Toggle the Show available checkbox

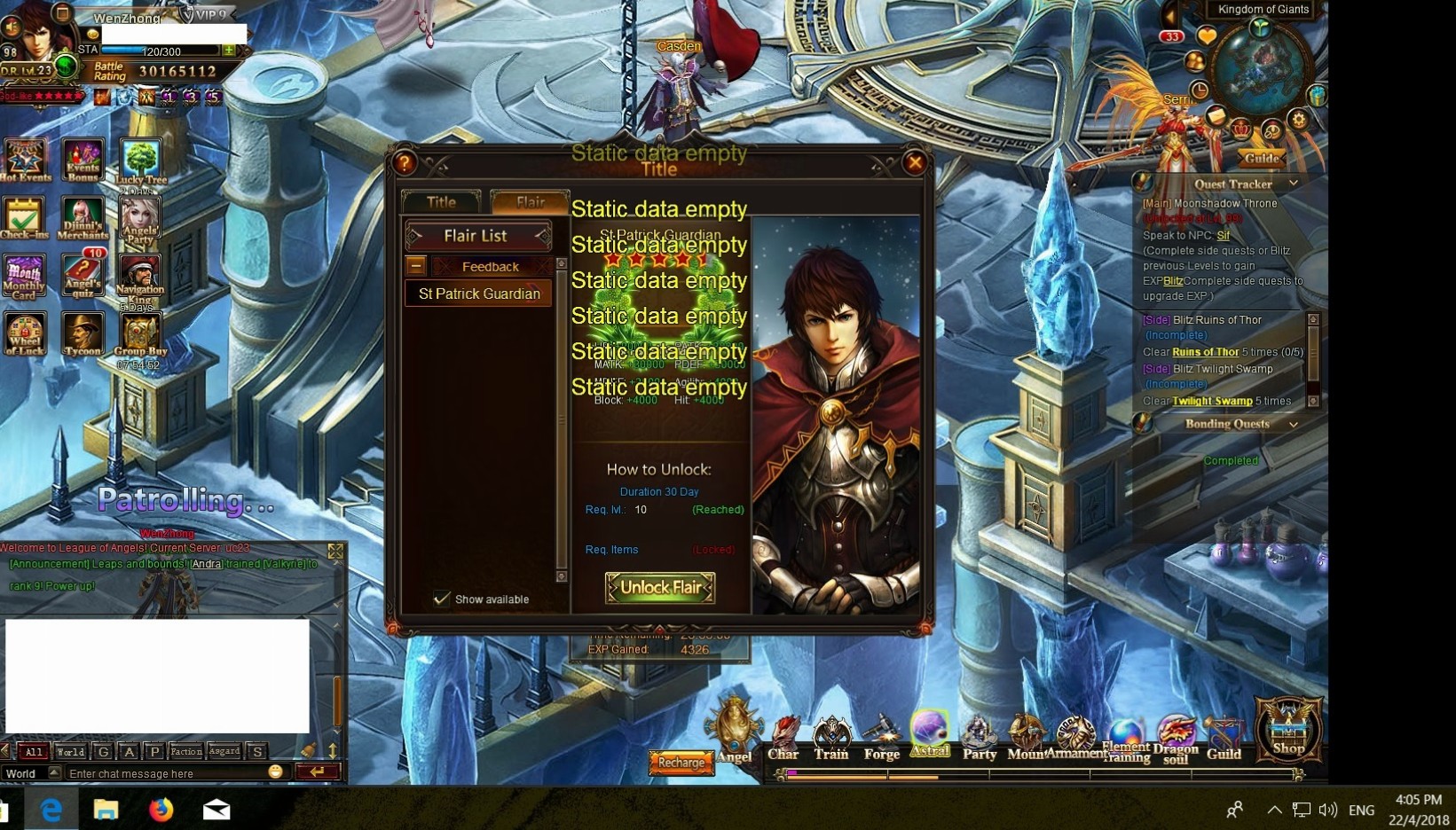[442, 599]
